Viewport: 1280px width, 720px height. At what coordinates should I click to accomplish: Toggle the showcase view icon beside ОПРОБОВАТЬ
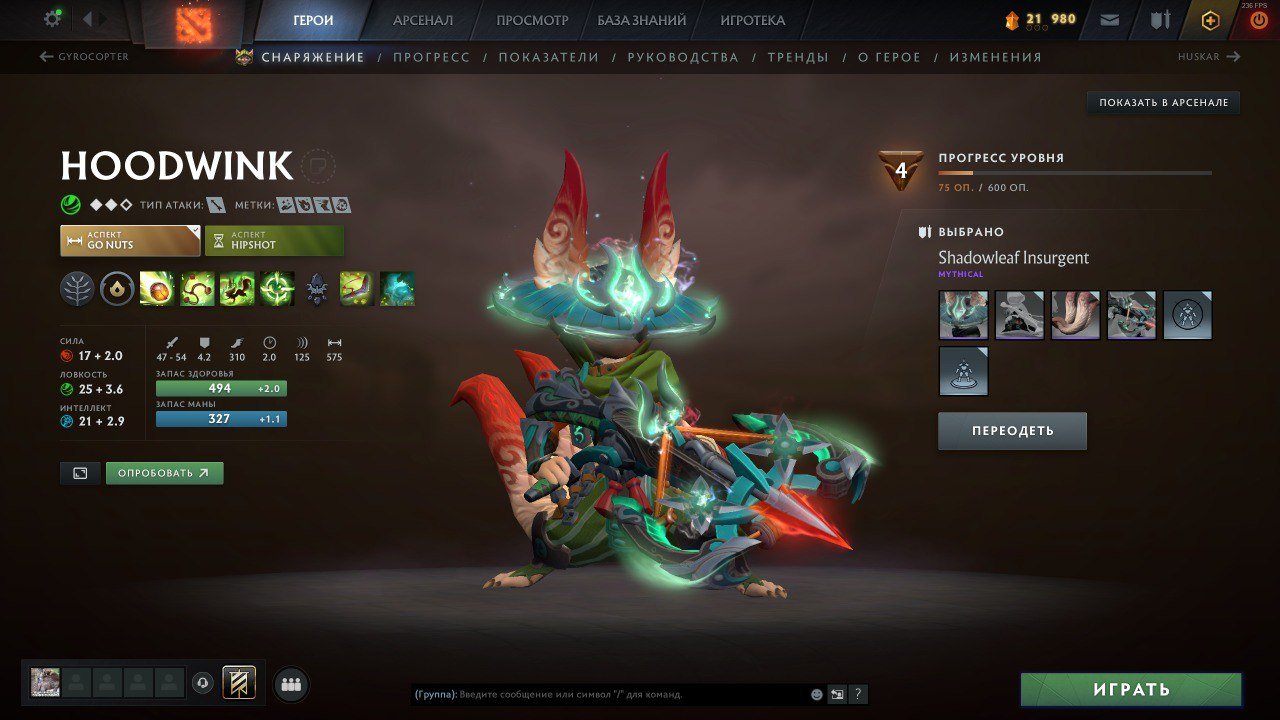[80, 472]
